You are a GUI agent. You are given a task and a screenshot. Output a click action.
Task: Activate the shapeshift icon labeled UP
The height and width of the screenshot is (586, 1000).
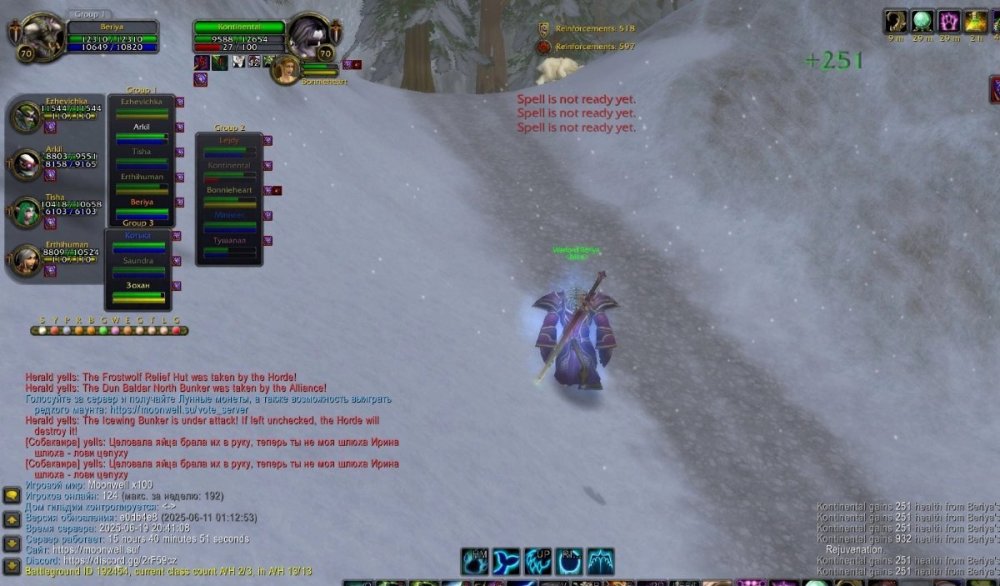point(538,561)
